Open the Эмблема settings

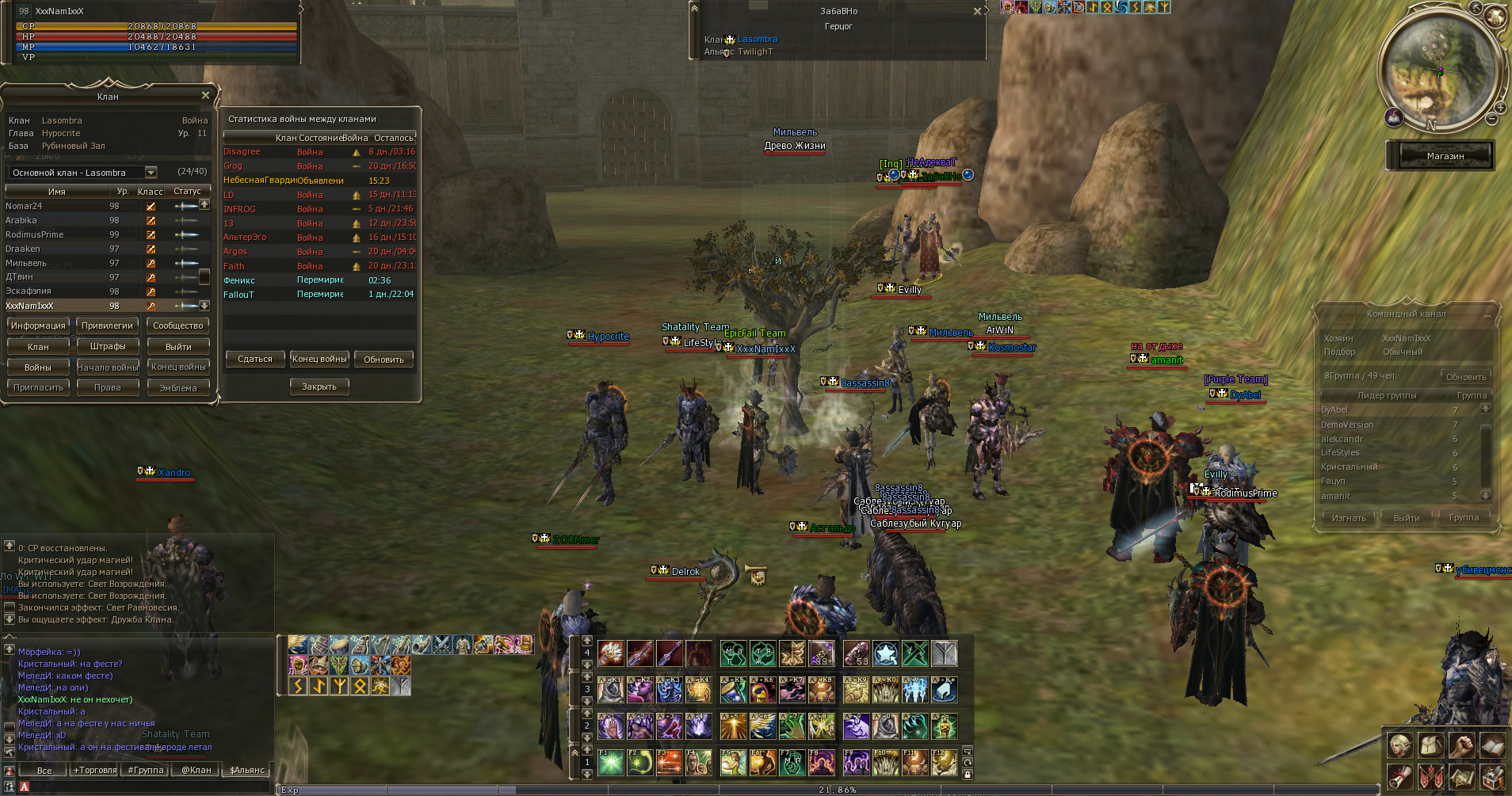[x=178, y=387]
